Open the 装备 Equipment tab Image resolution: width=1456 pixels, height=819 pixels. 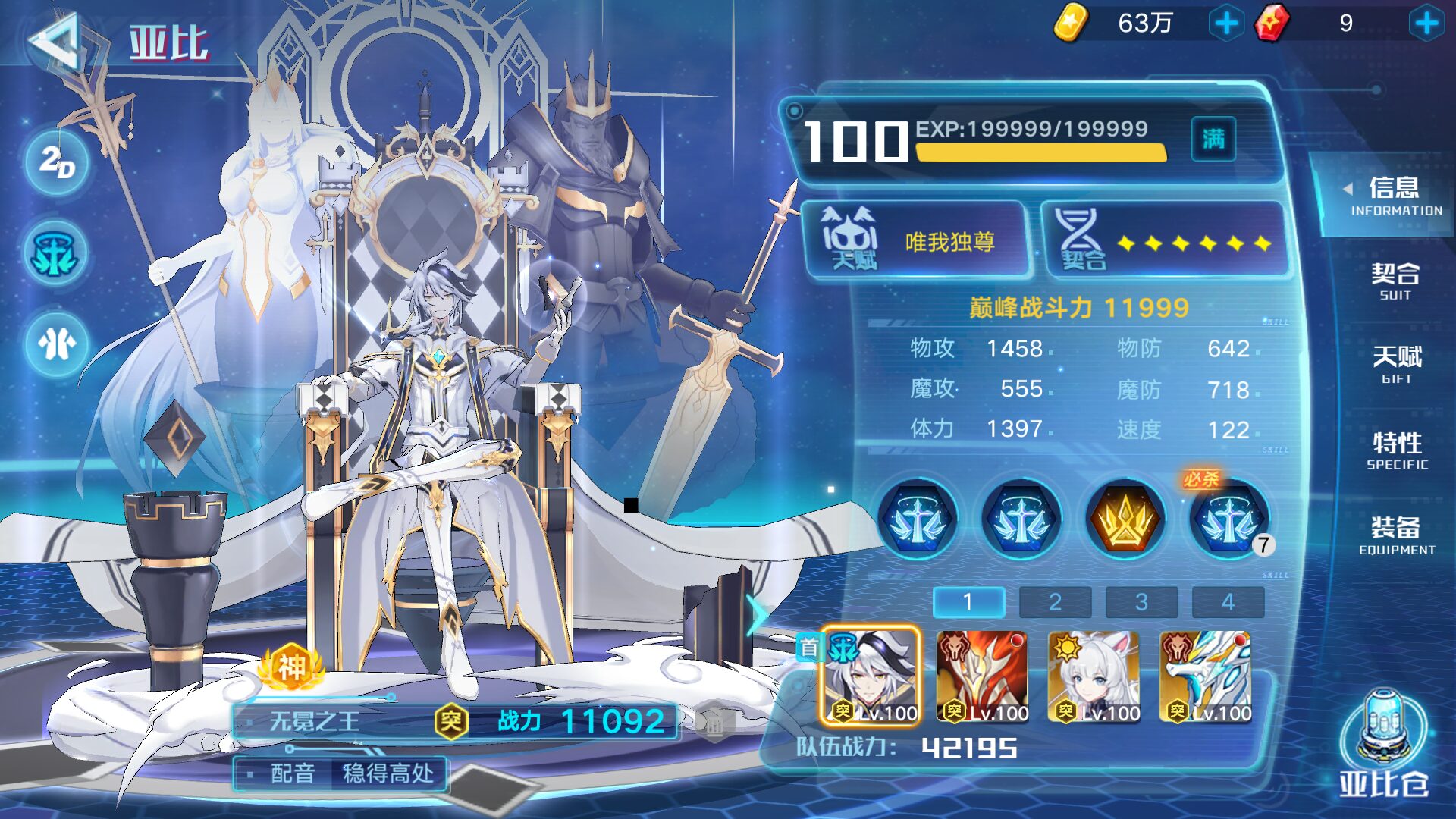click(x=1396, y=535)
